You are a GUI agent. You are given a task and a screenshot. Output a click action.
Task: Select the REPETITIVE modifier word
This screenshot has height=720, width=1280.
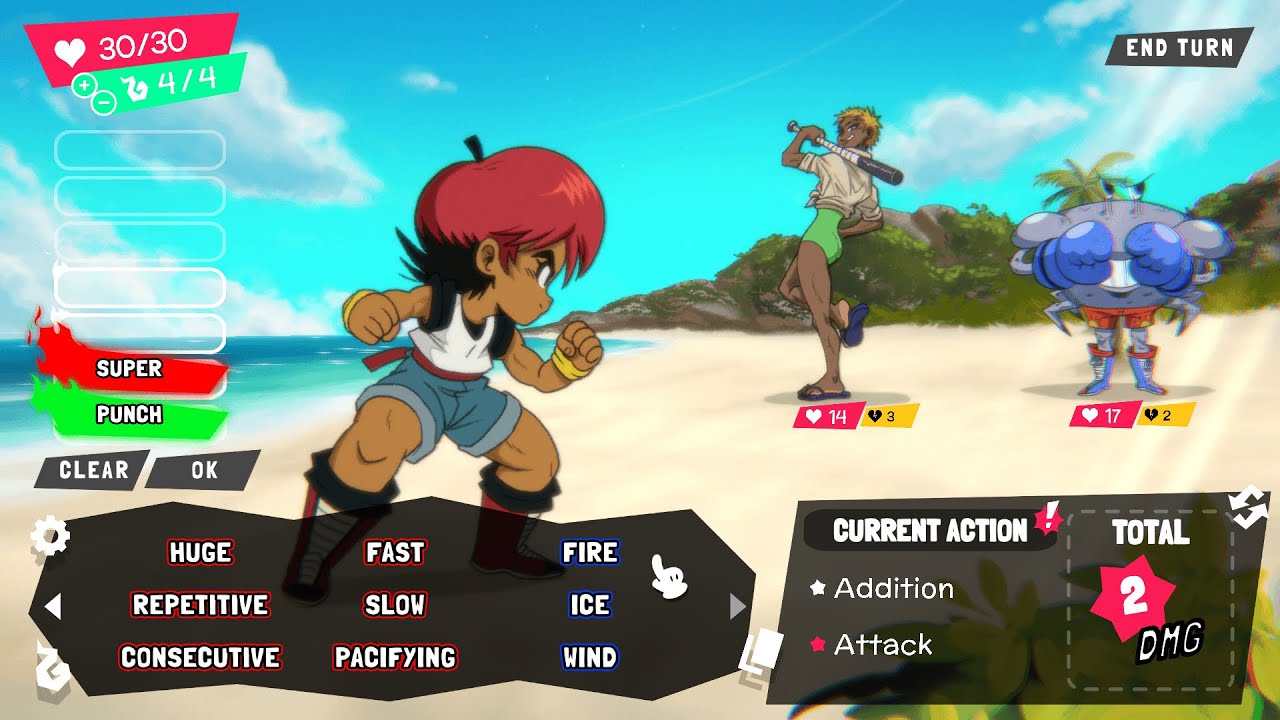200,605
